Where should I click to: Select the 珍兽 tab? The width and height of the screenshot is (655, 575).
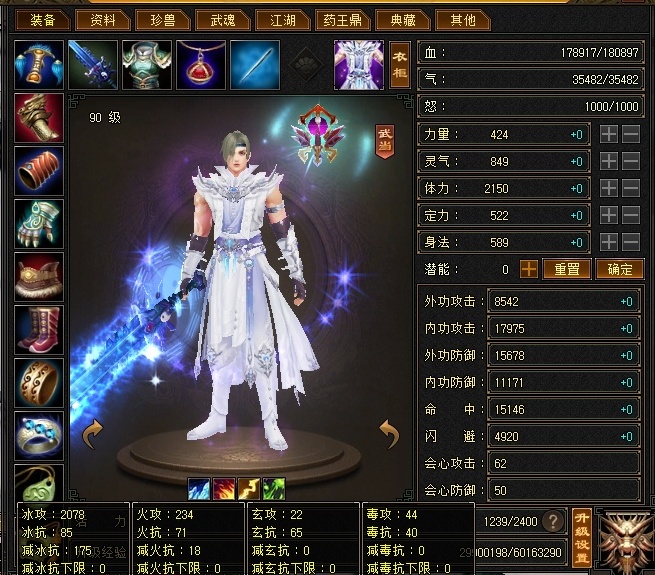pos(162,19)
